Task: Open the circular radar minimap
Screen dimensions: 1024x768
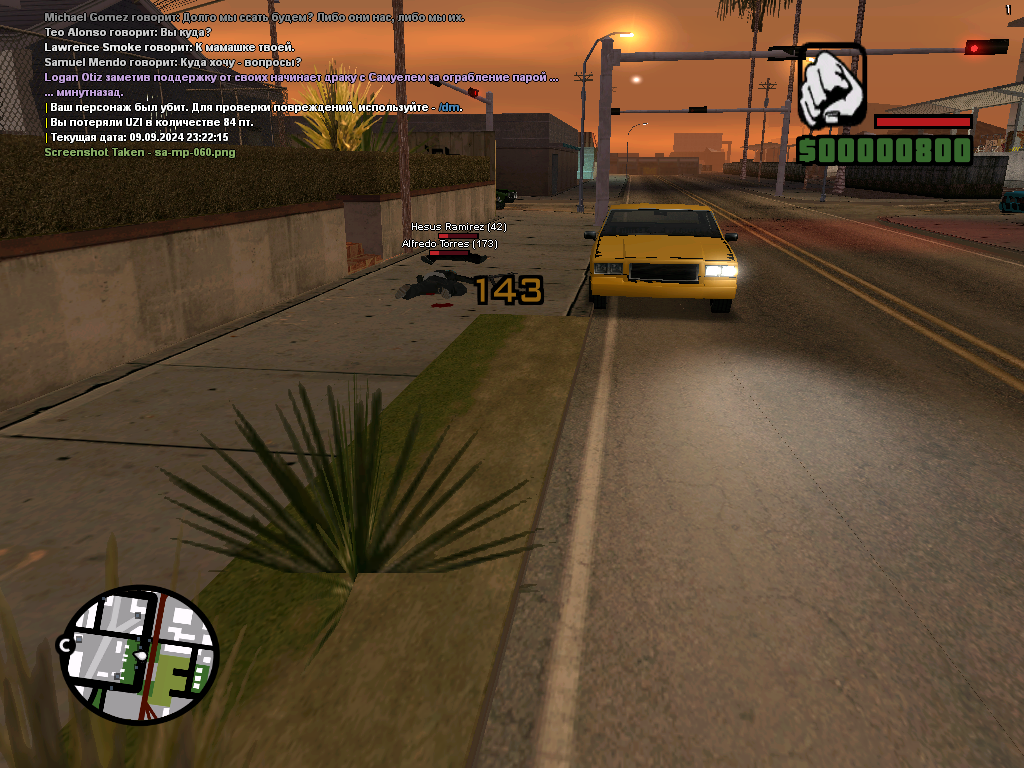Action: tap(139, 656)
